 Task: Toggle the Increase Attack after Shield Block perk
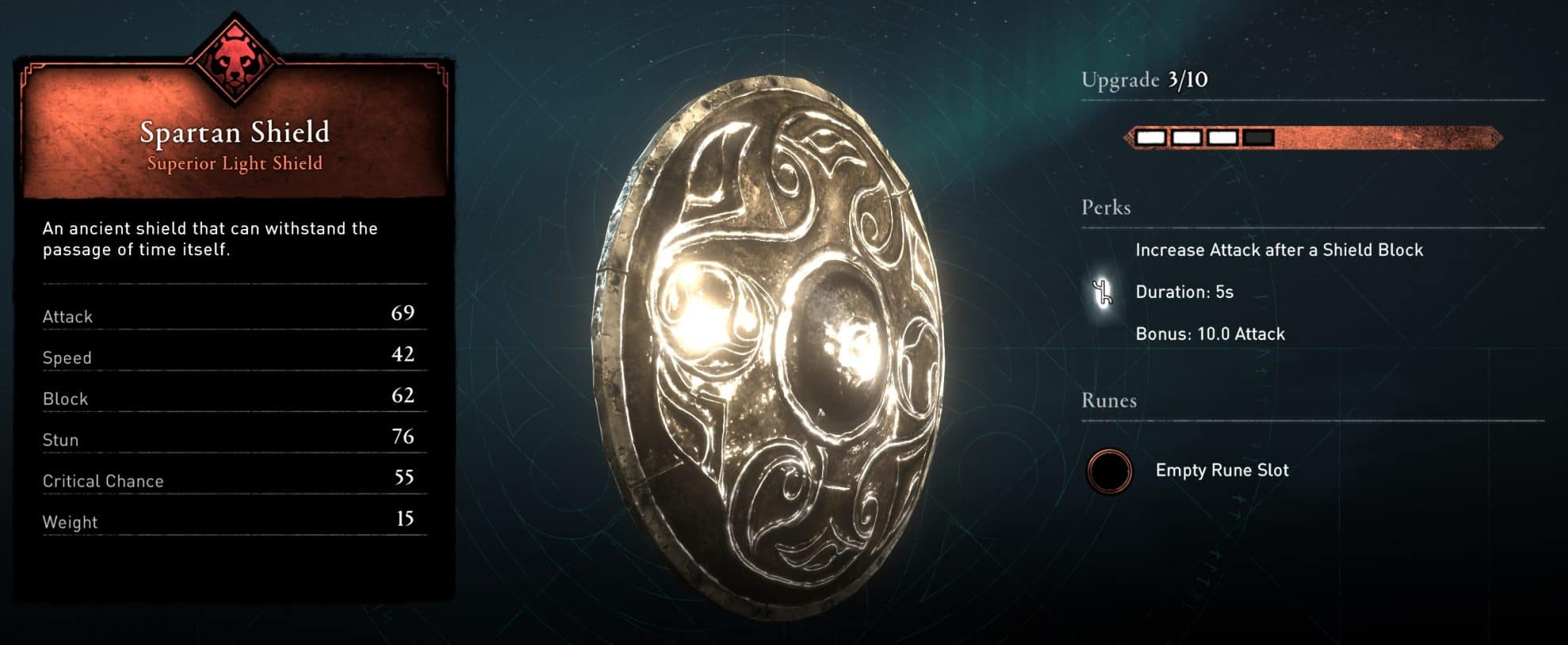click(1281, 250)
